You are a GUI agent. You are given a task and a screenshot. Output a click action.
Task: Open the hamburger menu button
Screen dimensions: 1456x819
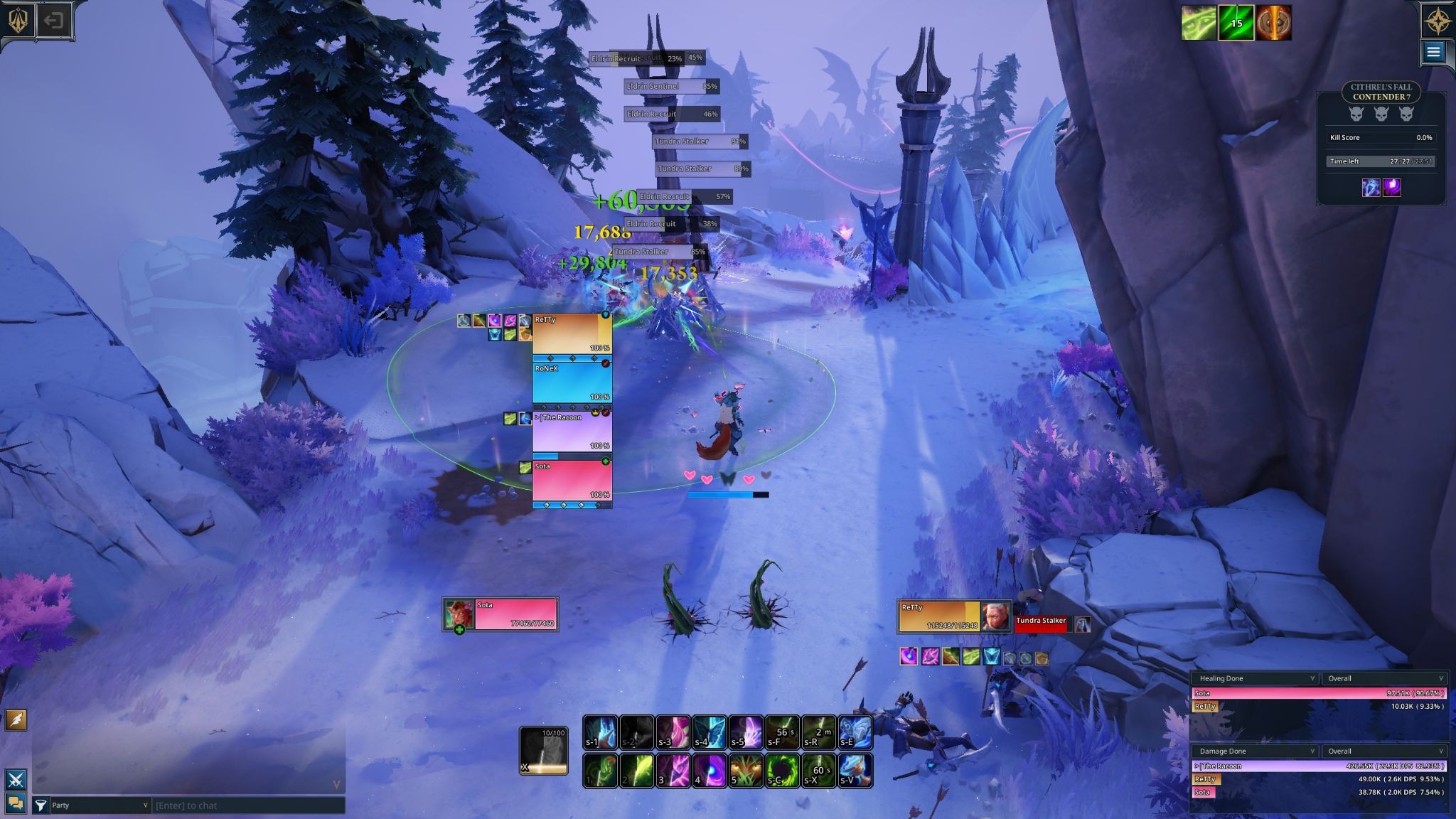click(1433, 52)
